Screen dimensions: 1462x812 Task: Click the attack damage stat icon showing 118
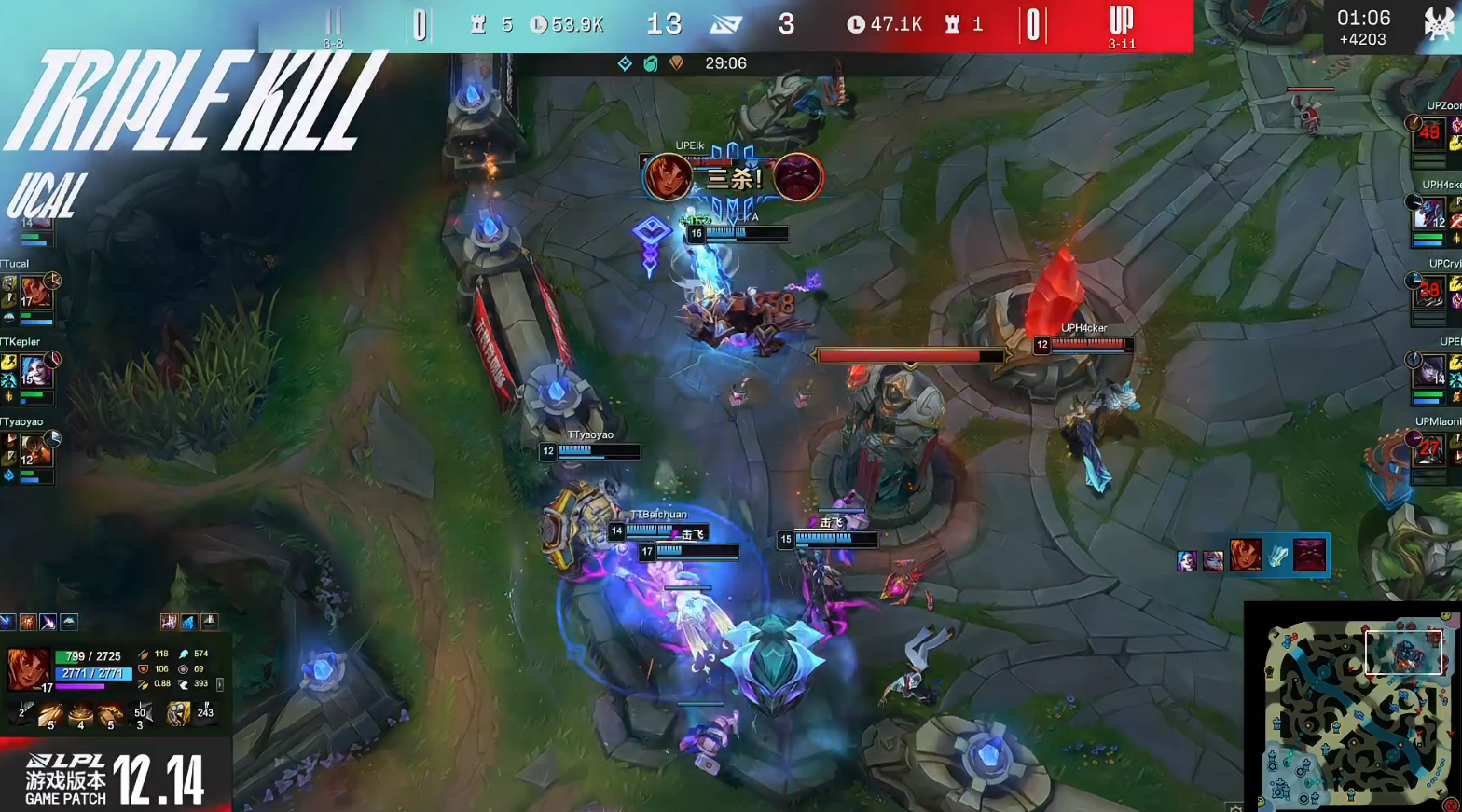click(x=145, y=654)
